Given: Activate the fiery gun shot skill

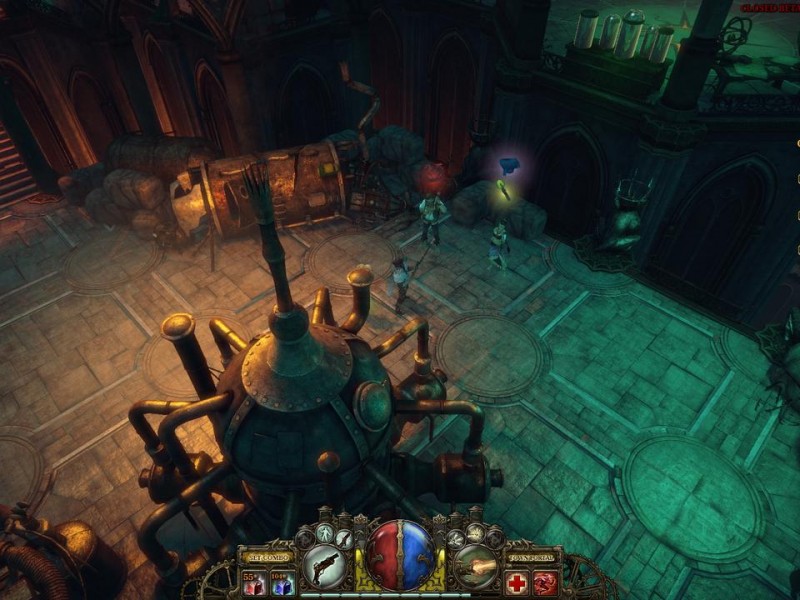Looking at the screenshot, I should 476,565.
